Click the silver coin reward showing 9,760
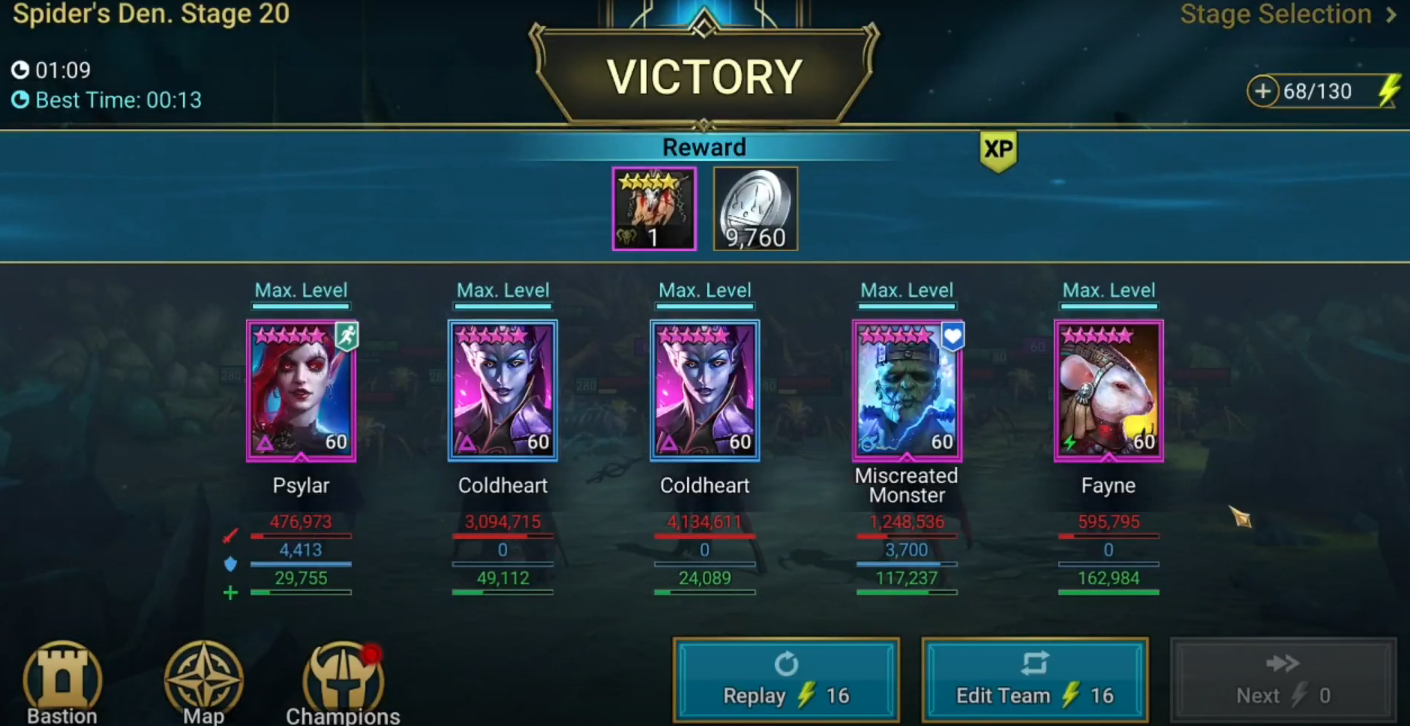 755,208
